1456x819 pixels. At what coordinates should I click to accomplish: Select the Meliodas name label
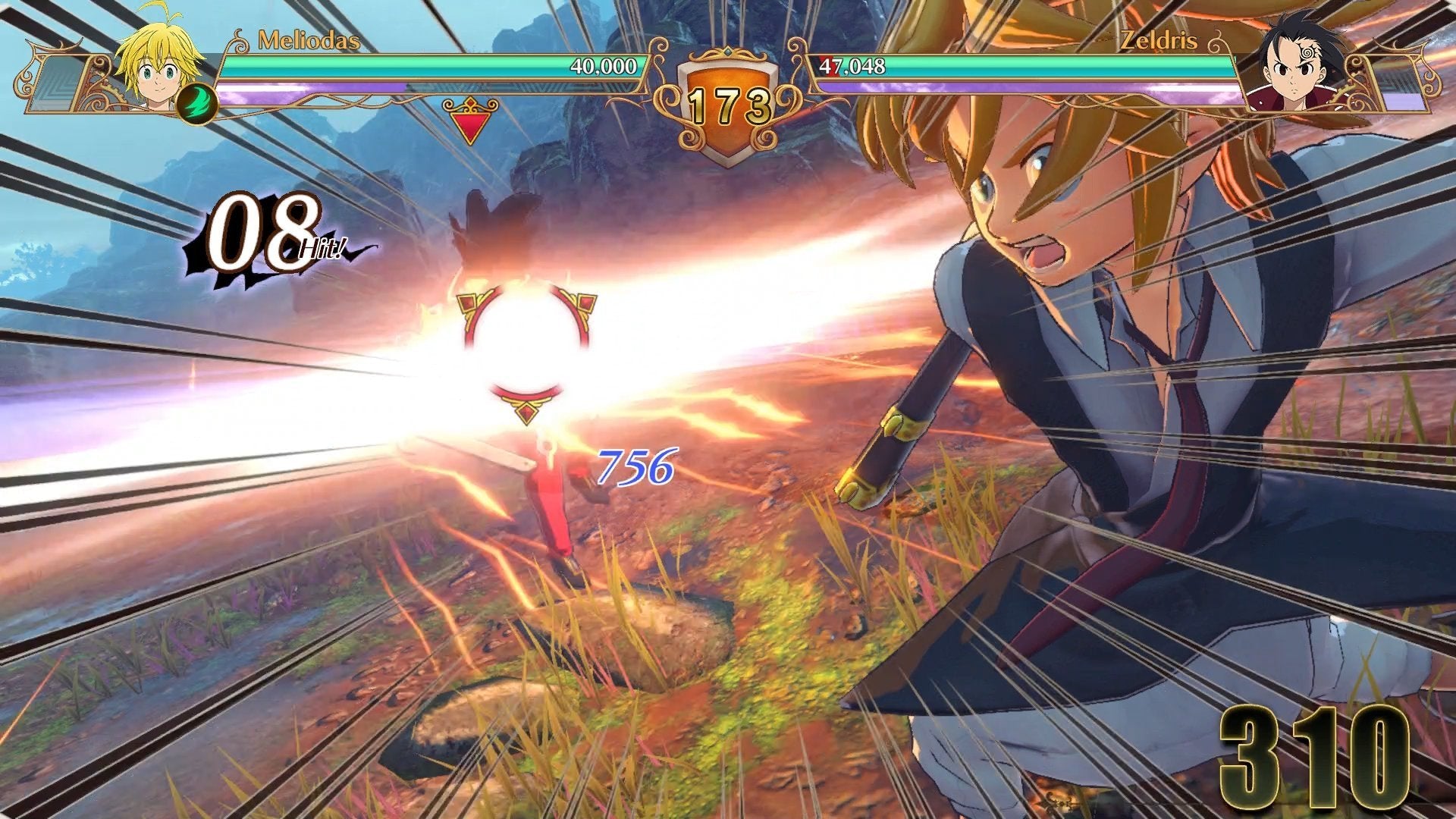[x=309, y=39]
